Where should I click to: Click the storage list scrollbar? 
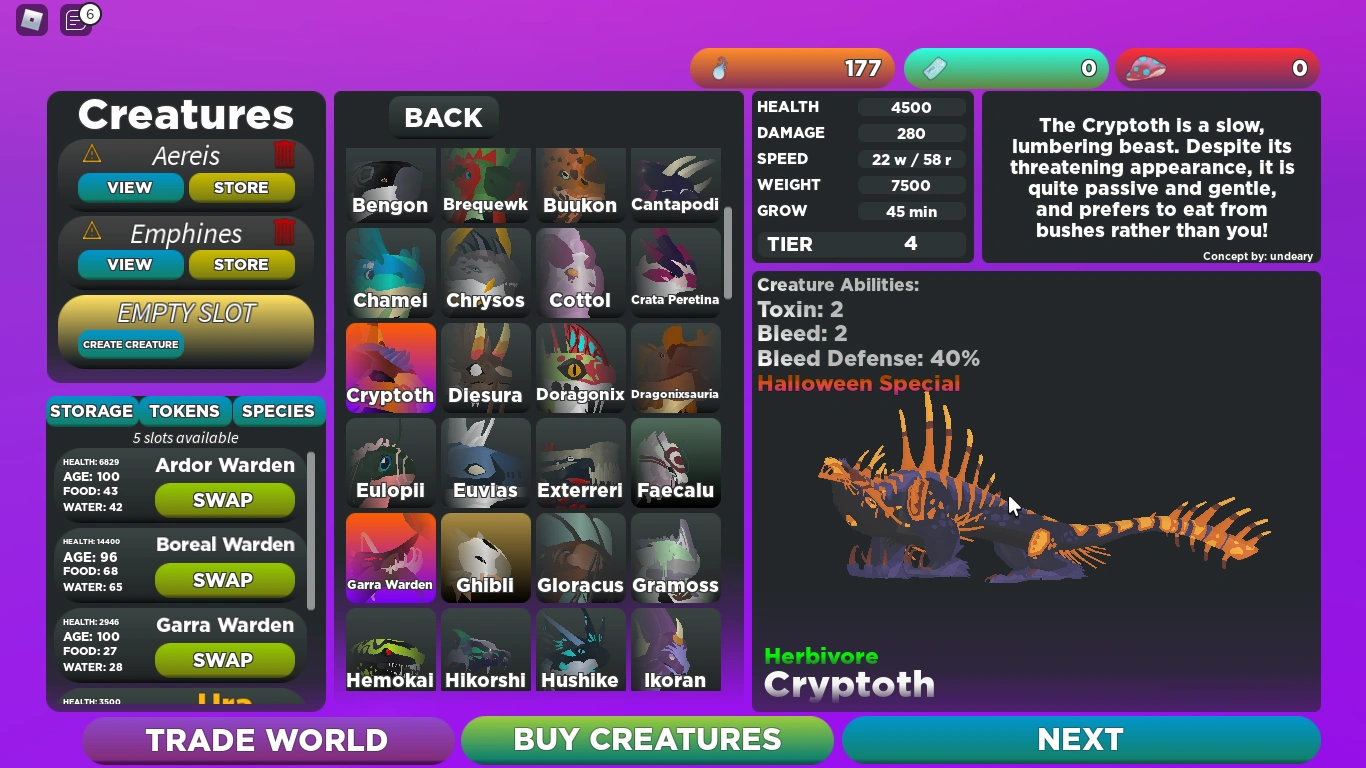click(x=311, y=530)
